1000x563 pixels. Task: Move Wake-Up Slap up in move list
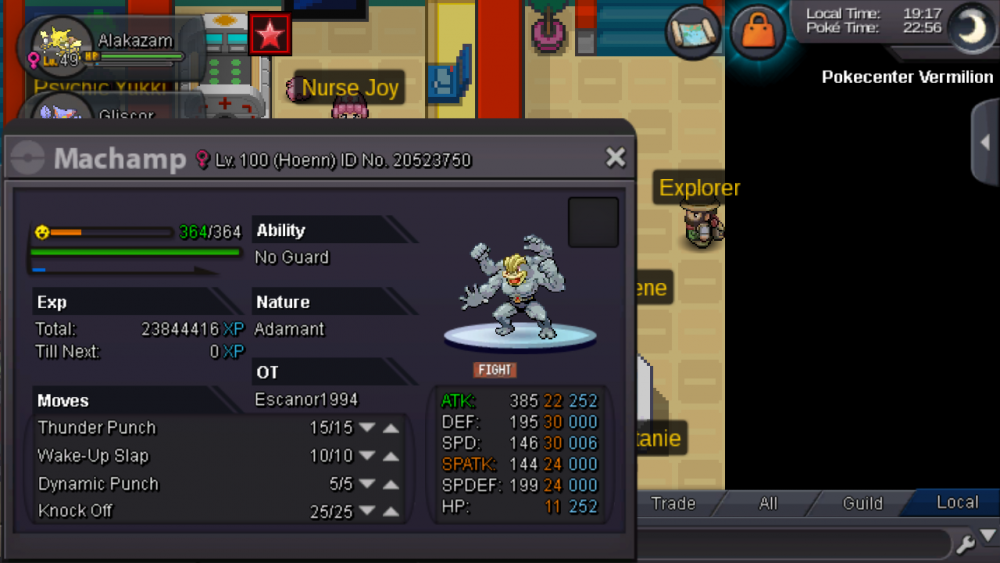[391, 456]
